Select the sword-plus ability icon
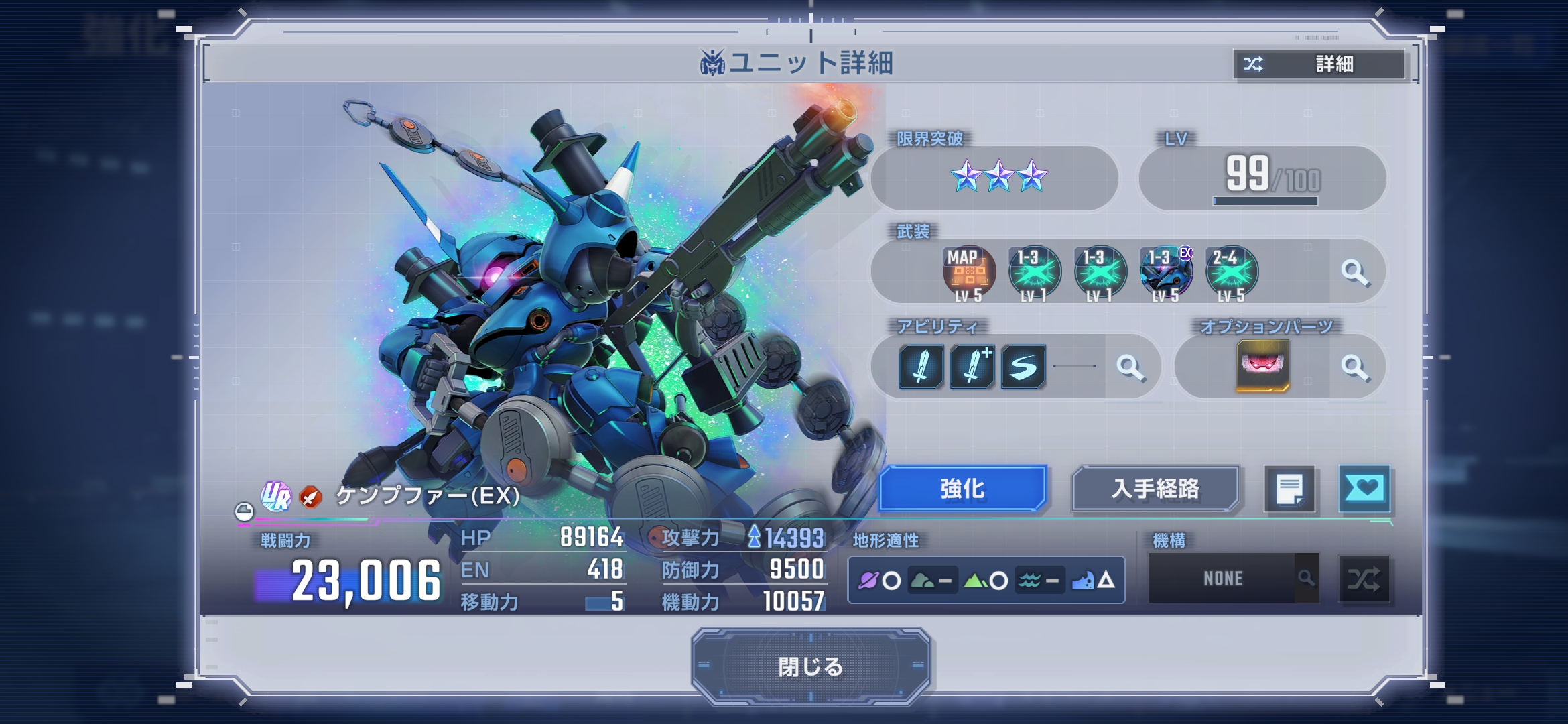 972,367
